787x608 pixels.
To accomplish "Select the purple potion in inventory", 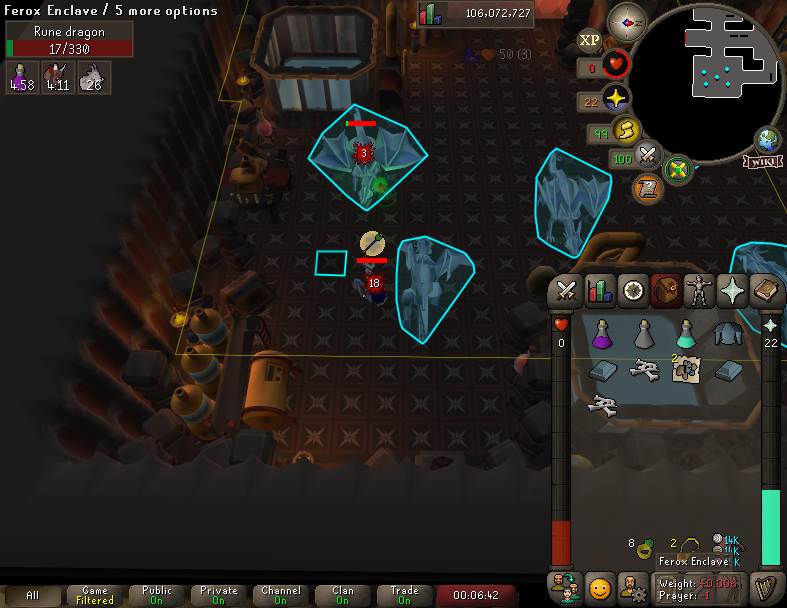I will (603, 333).
